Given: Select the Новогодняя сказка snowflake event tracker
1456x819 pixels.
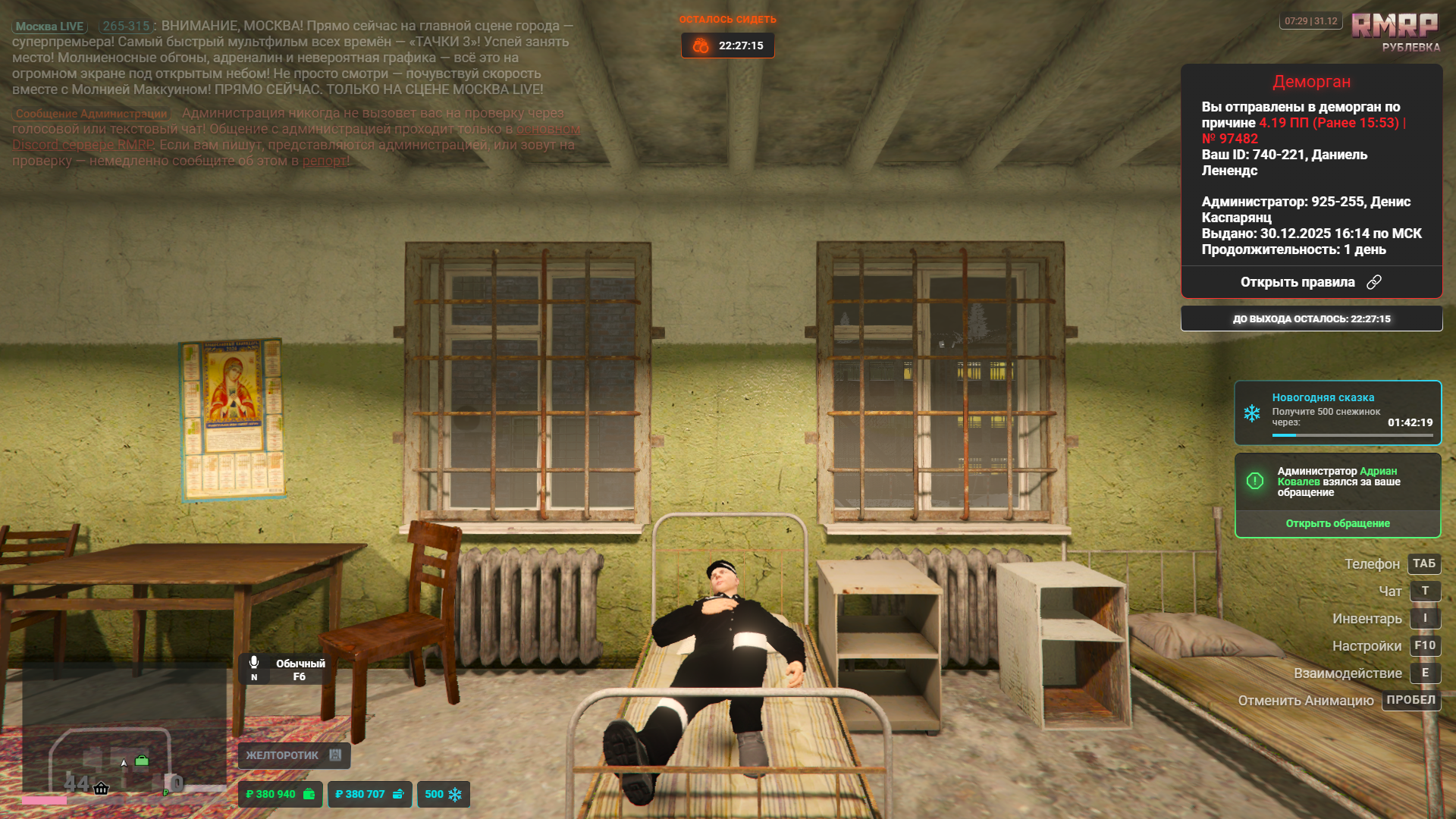Looking at the screenshot, I should coord(1337,413).
